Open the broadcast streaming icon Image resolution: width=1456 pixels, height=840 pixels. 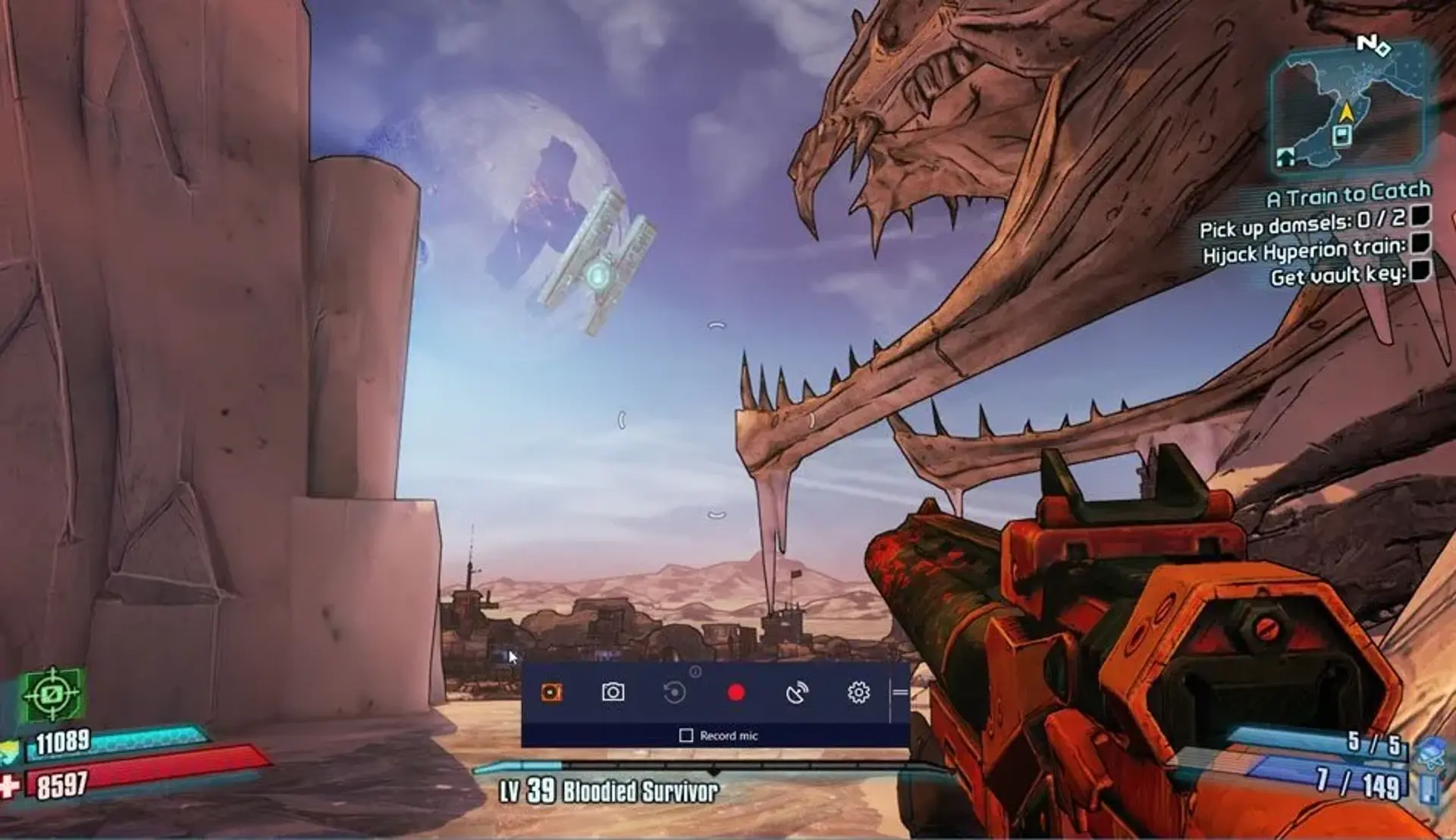point(799,692)
